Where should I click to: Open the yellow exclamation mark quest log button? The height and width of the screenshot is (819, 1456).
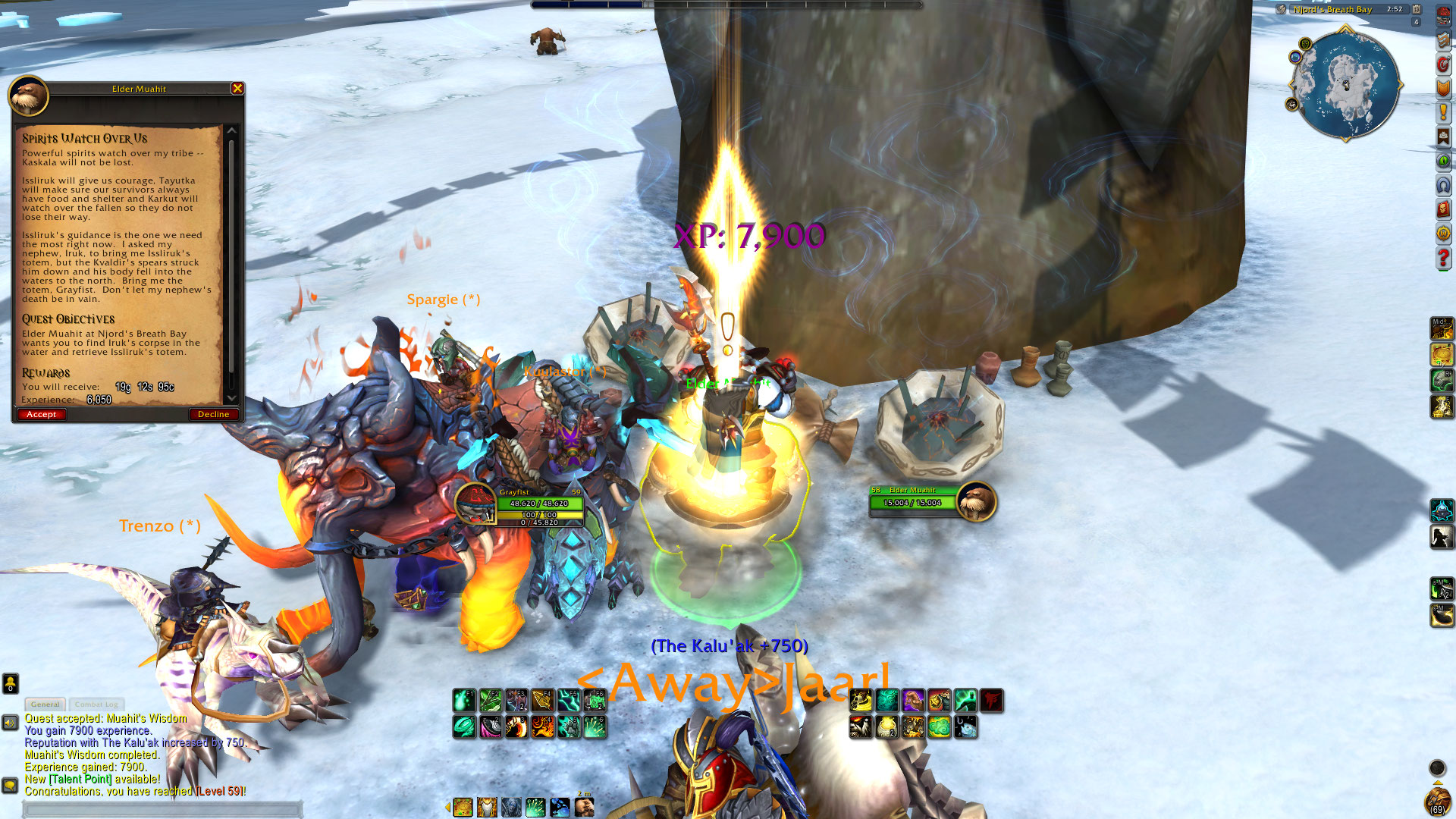1443,113
